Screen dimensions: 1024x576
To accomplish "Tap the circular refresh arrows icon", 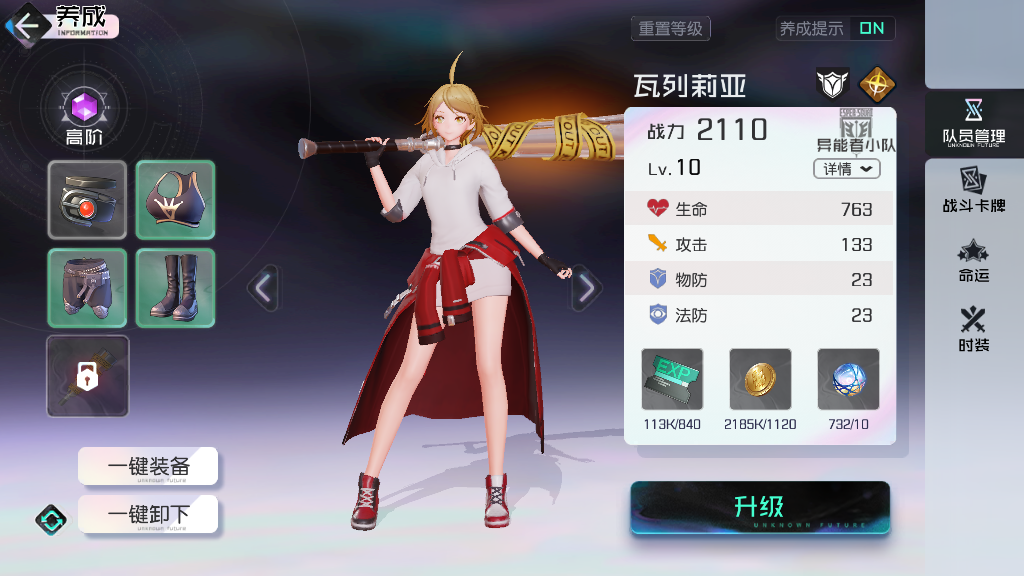I will pyautogui.click(x=52, y=518).
